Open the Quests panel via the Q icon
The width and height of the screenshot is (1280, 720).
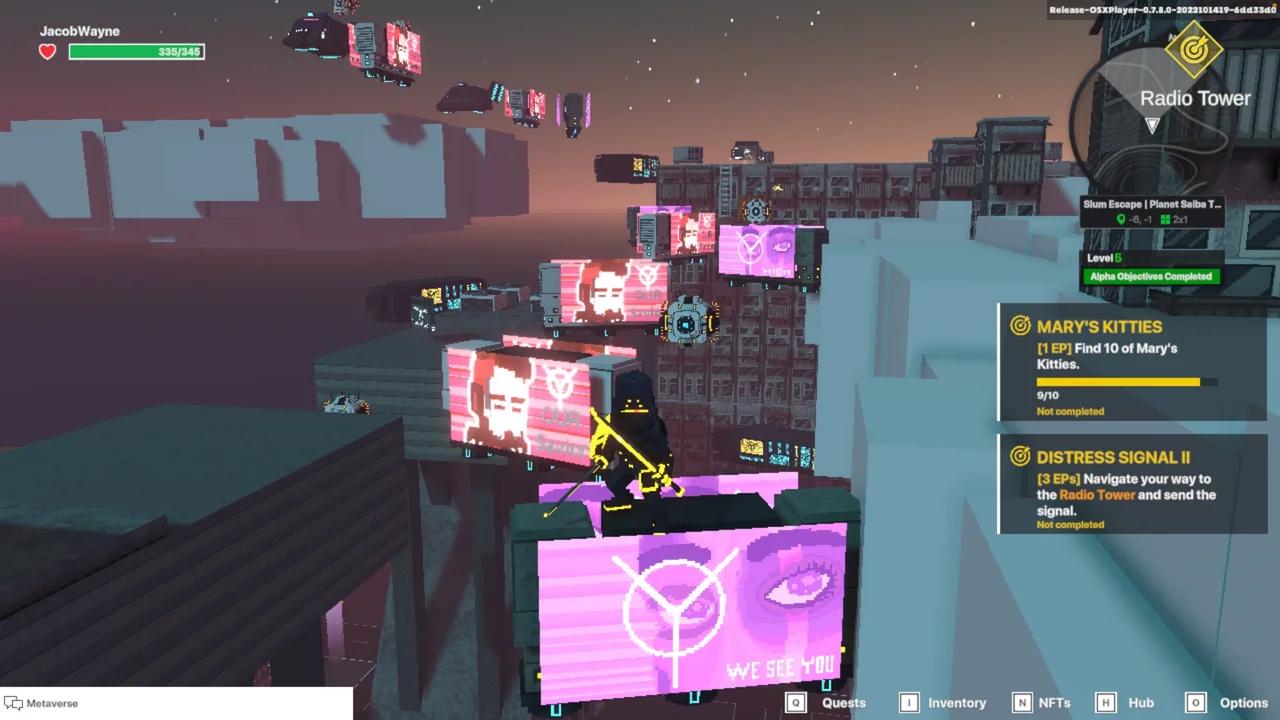pos(796,703)
